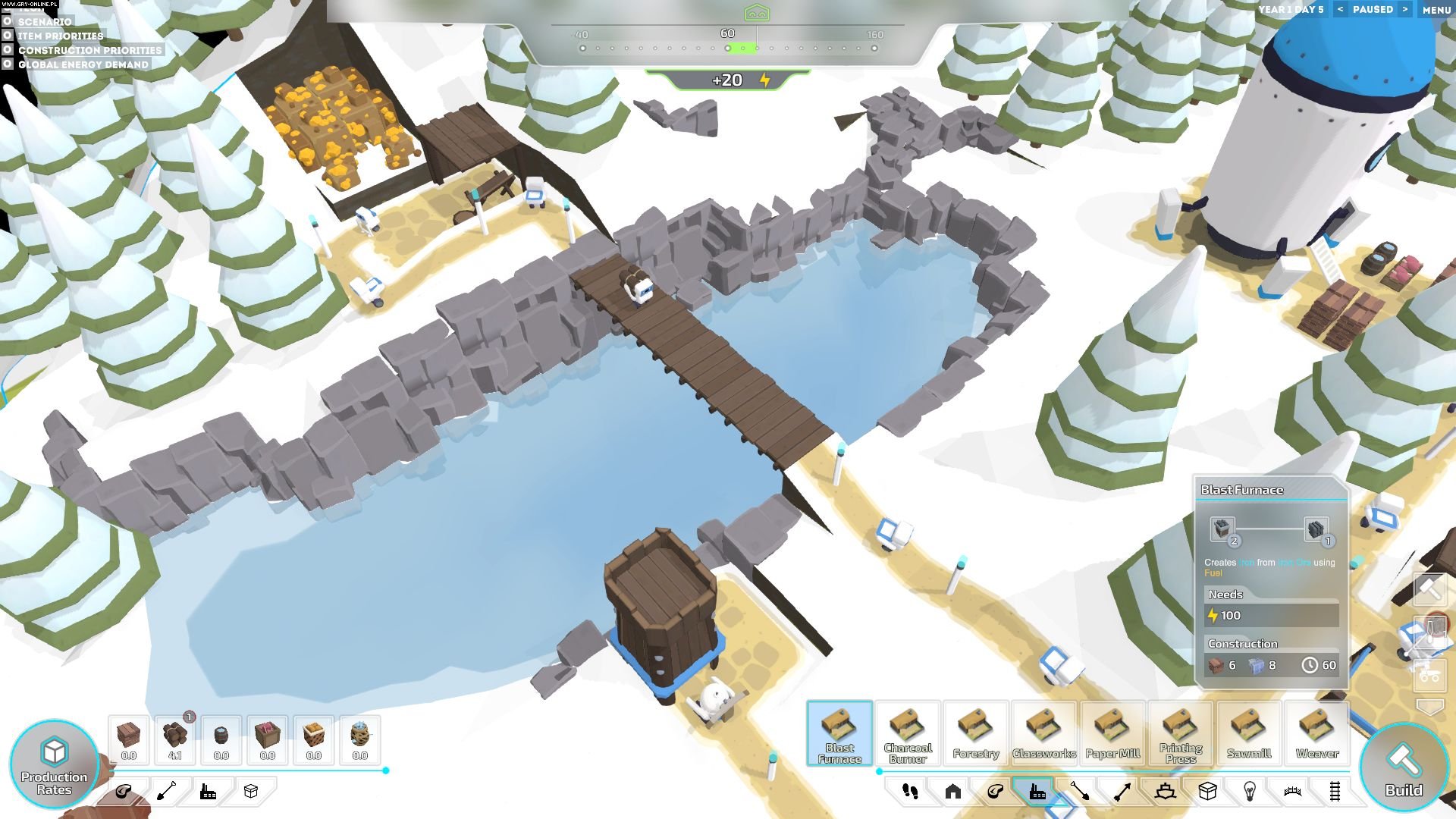This screenshot has height=819, width=1456.
Task: Select the Paper Mill building
Action: coord(1112,733)
